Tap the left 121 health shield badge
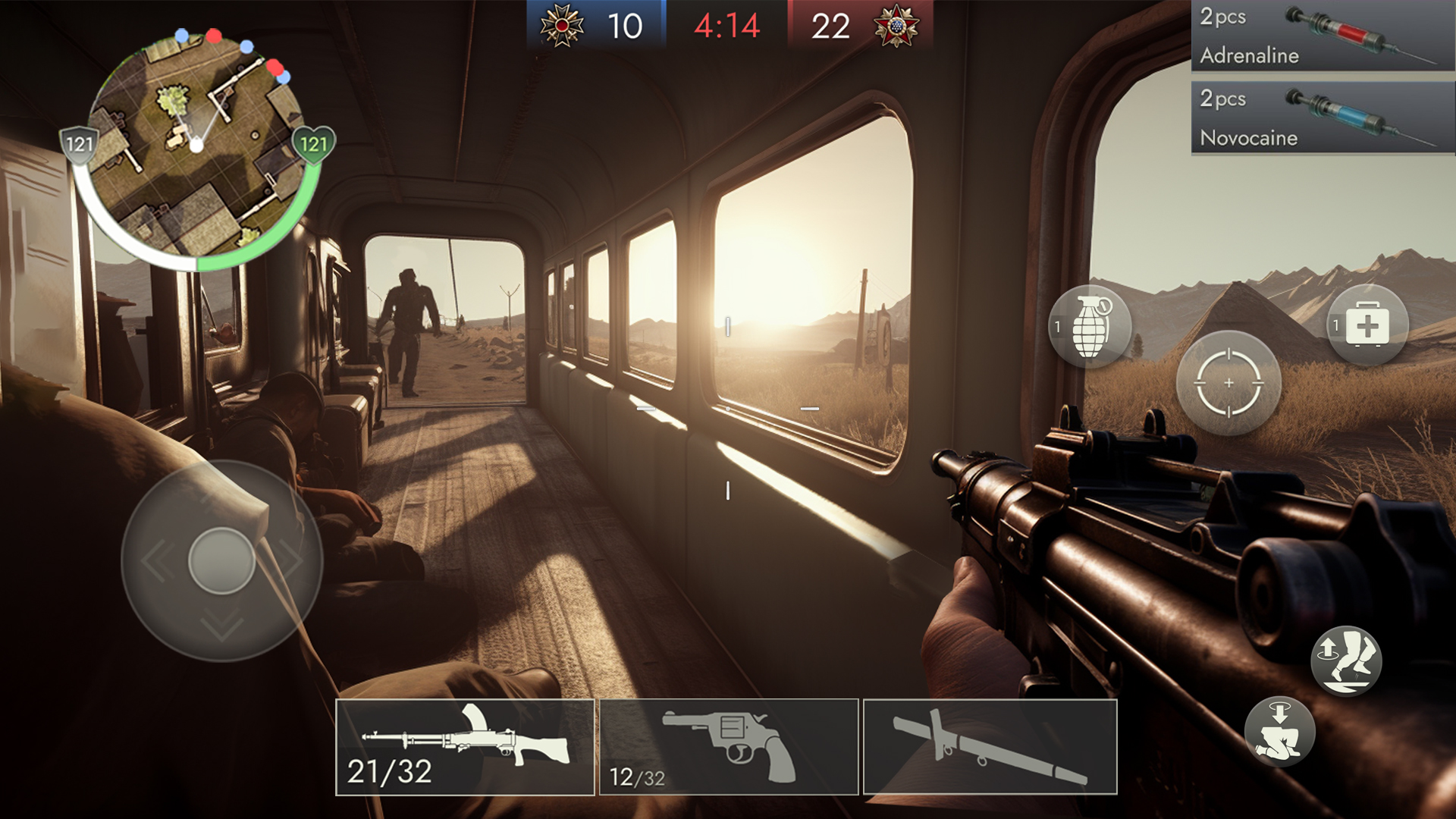 click(x=81, y=142)
